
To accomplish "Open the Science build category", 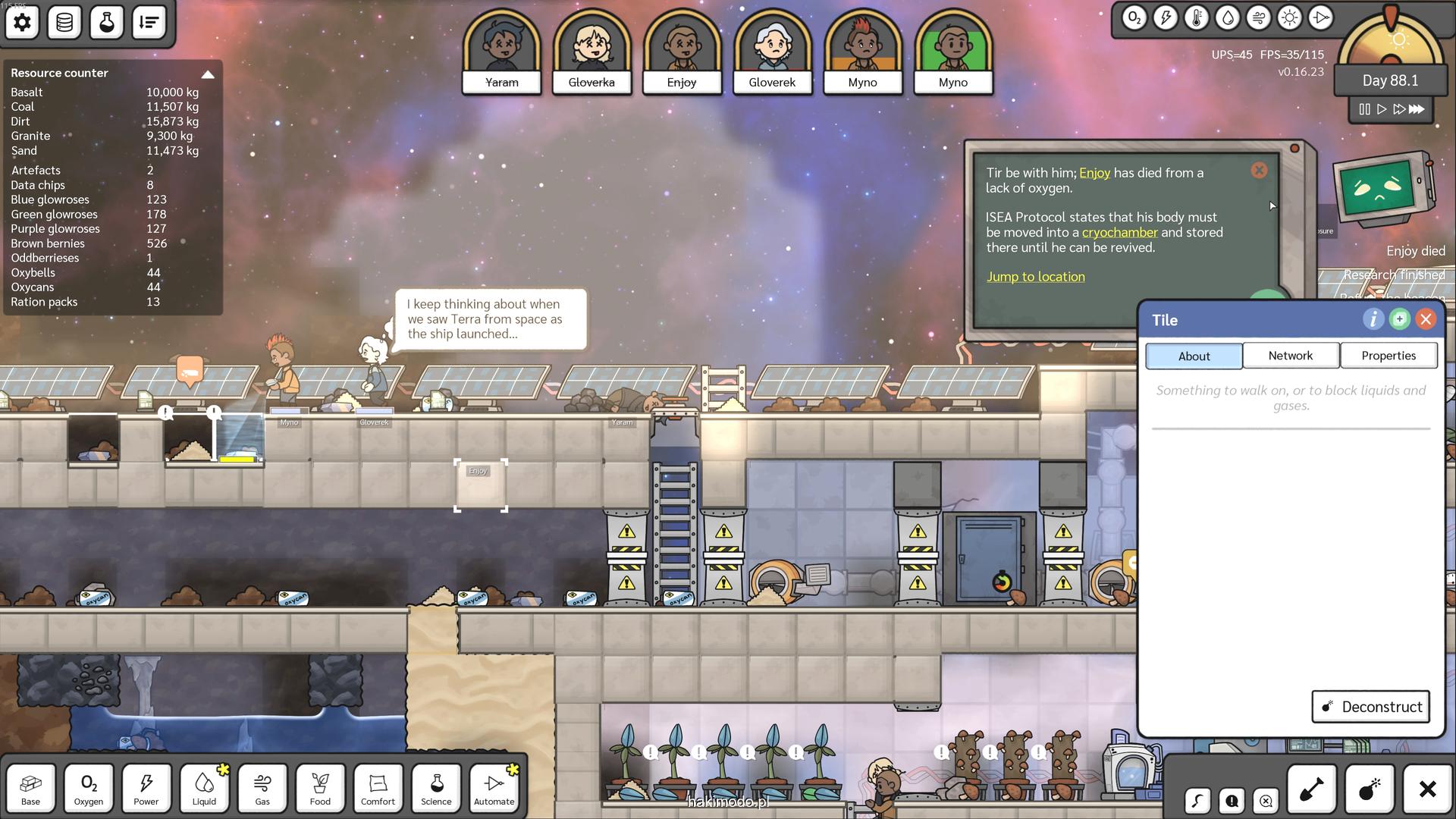I will click(436, 788).
